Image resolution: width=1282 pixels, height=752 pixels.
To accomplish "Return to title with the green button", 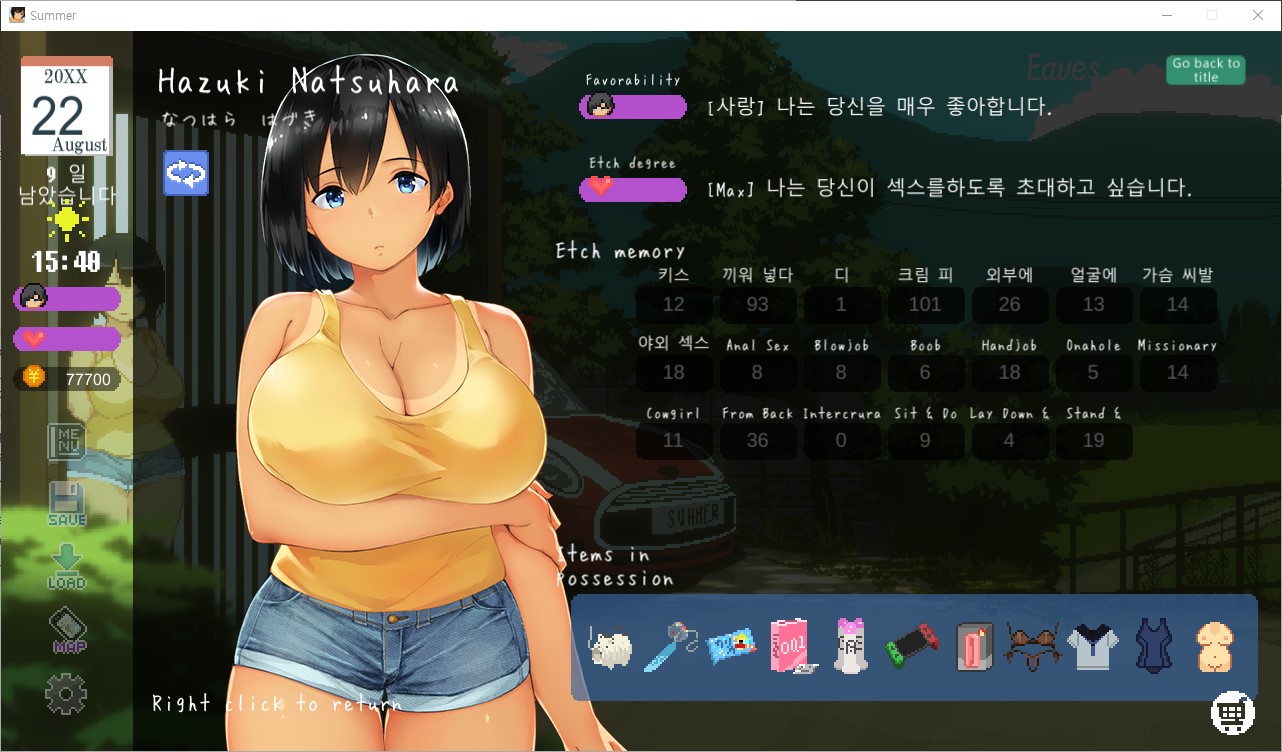I will [x=1205, y=70].
